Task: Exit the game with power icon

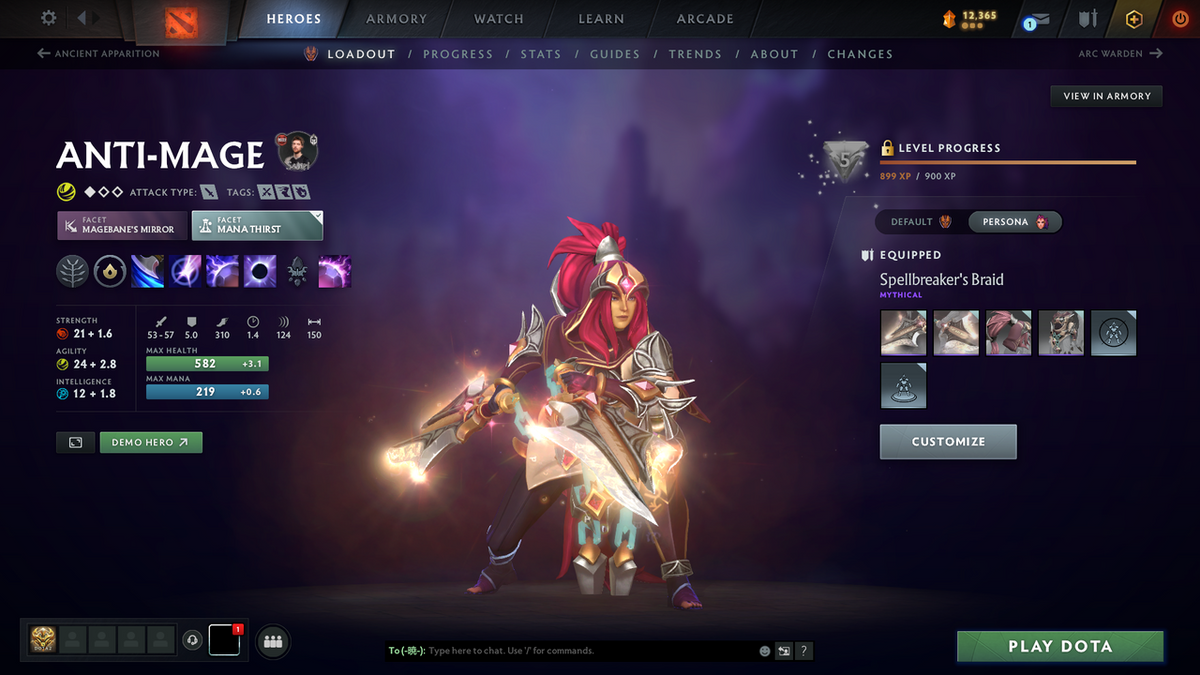Action: click(x=1181, y=19)
